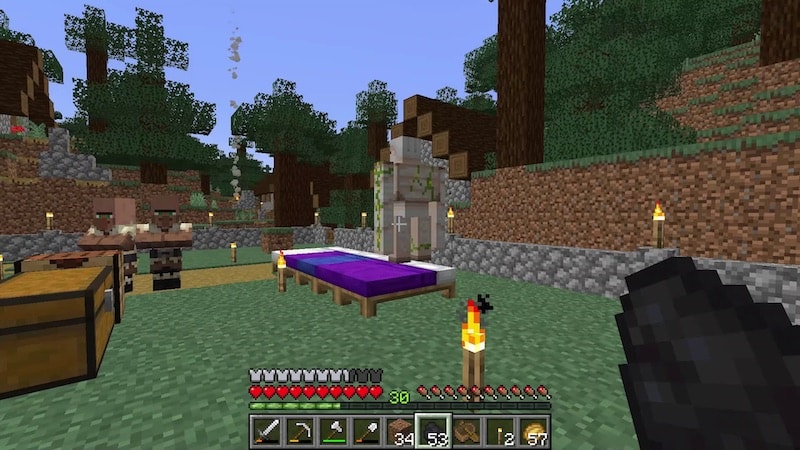Switch to the iron shovel slot

(x=366, y=431)
